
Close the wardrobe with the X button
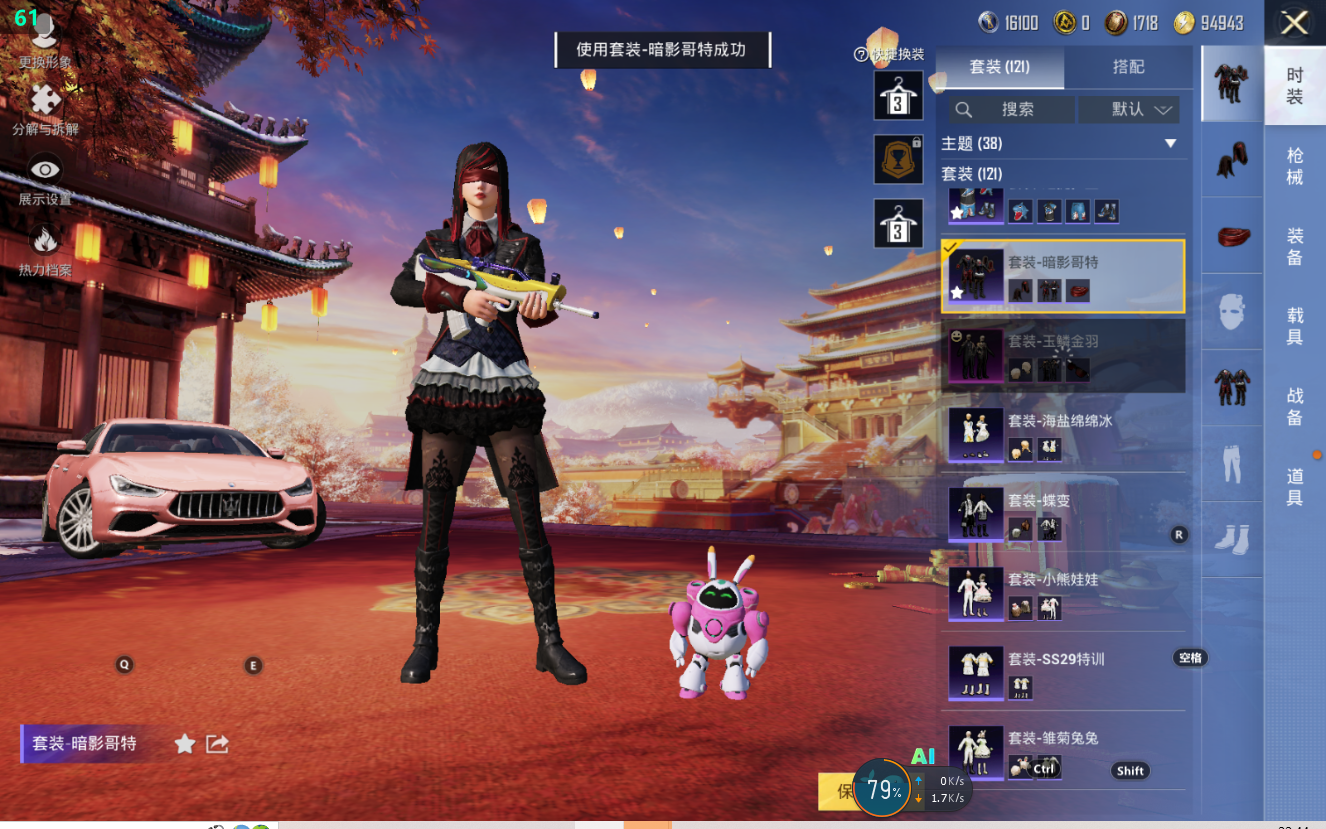click(x=1294, y=23)
